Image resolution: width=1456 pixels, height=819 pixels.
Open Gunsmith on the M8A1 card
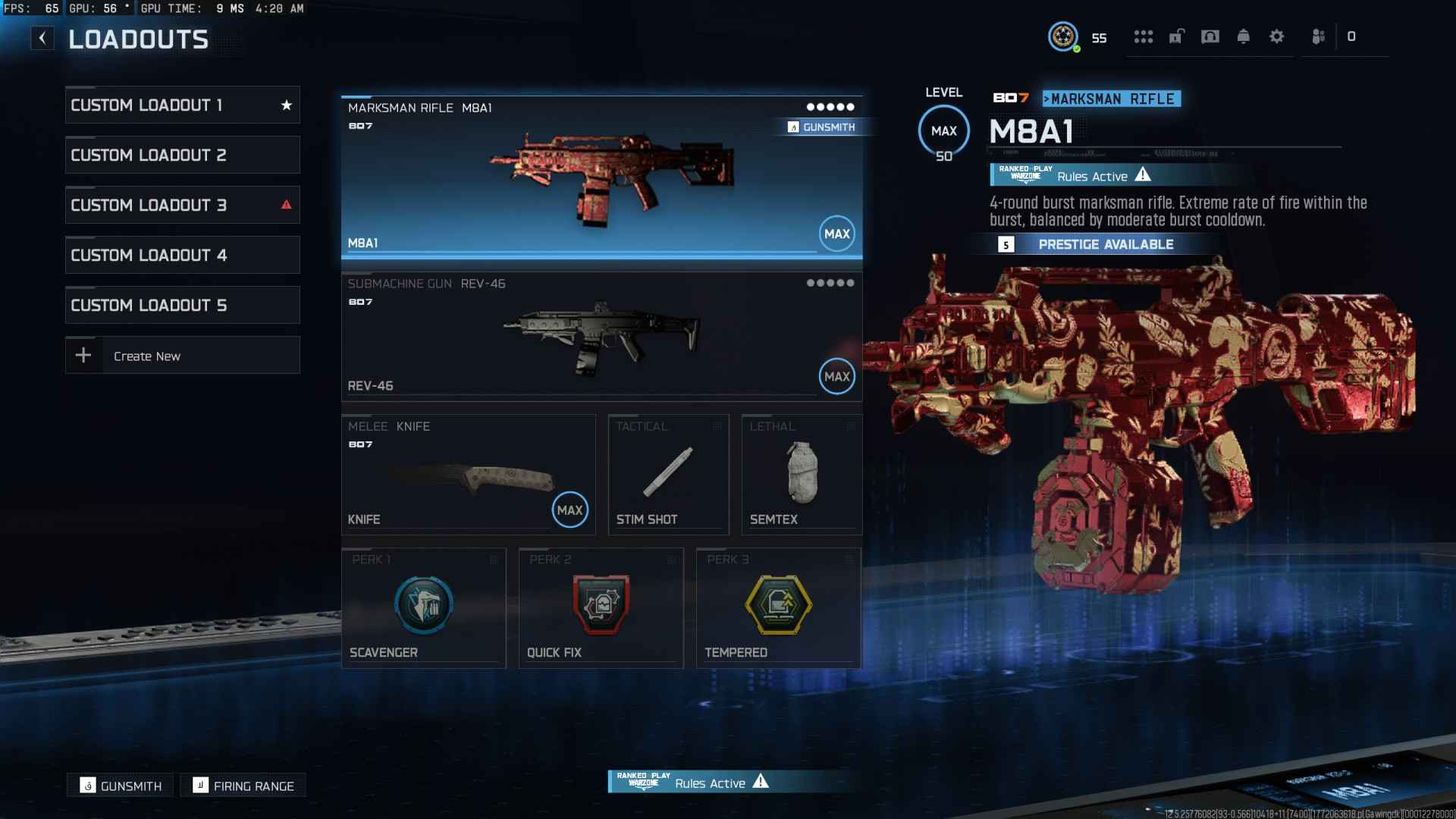(822, 127)
